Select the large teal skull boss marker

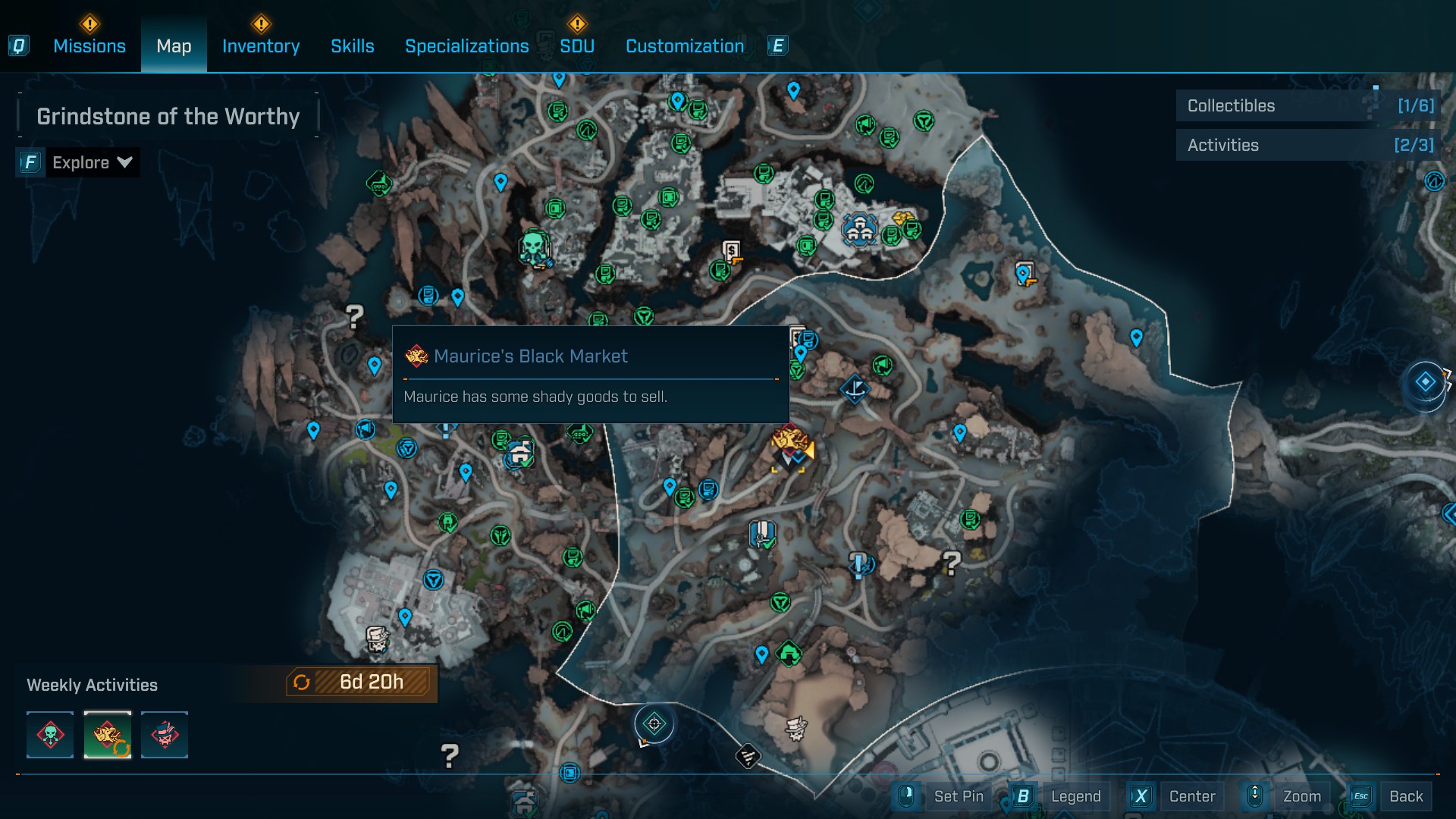pos(534,246)
